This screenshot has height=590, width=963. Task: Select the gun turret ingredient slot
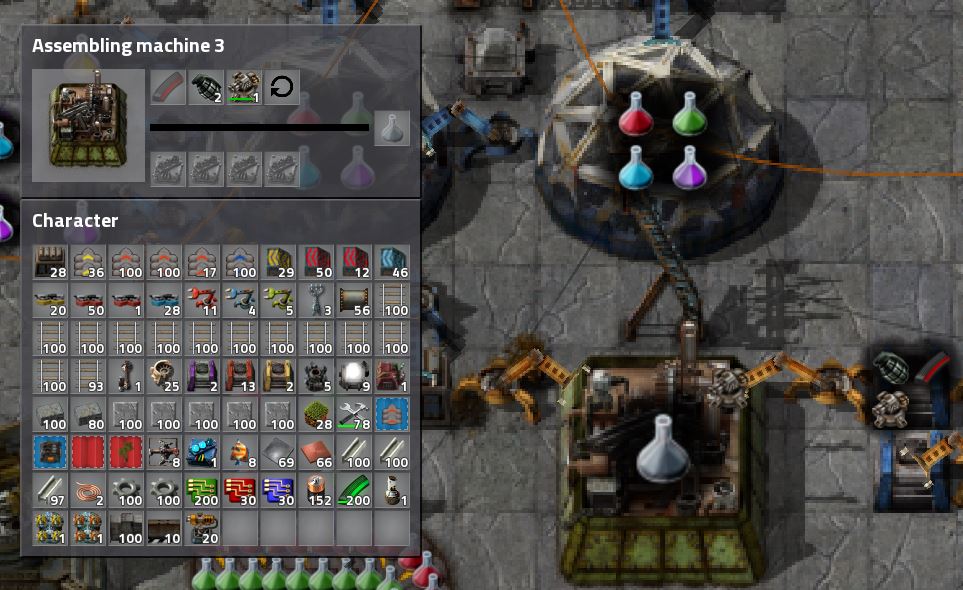point(244,87)
